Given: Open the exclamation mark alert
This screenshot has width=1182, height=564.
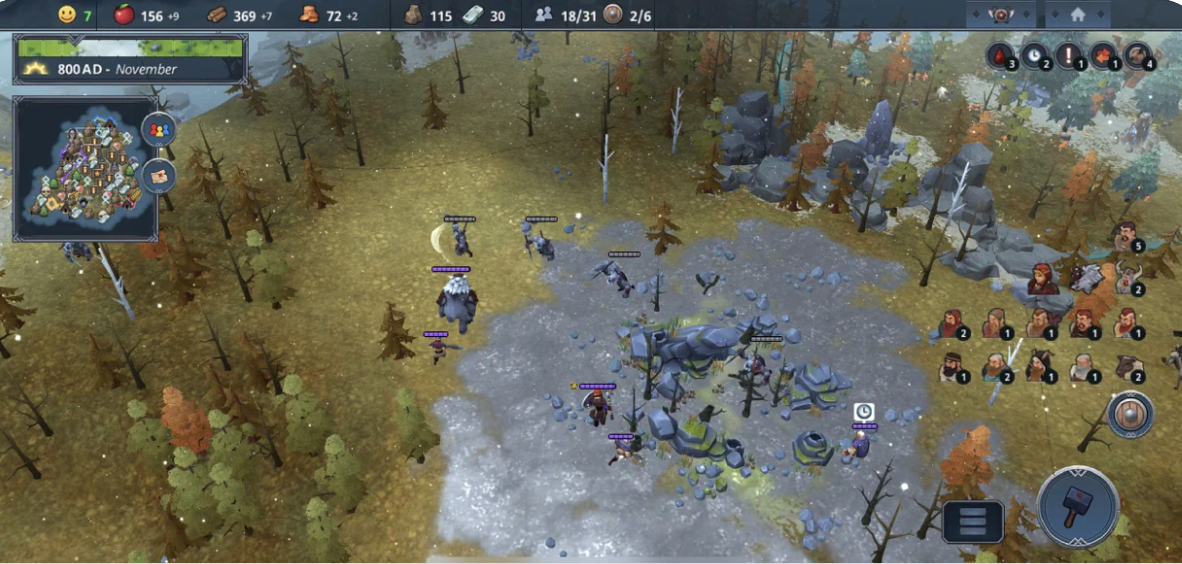Looking at the screenshot, I should [x=1068, y=55].
